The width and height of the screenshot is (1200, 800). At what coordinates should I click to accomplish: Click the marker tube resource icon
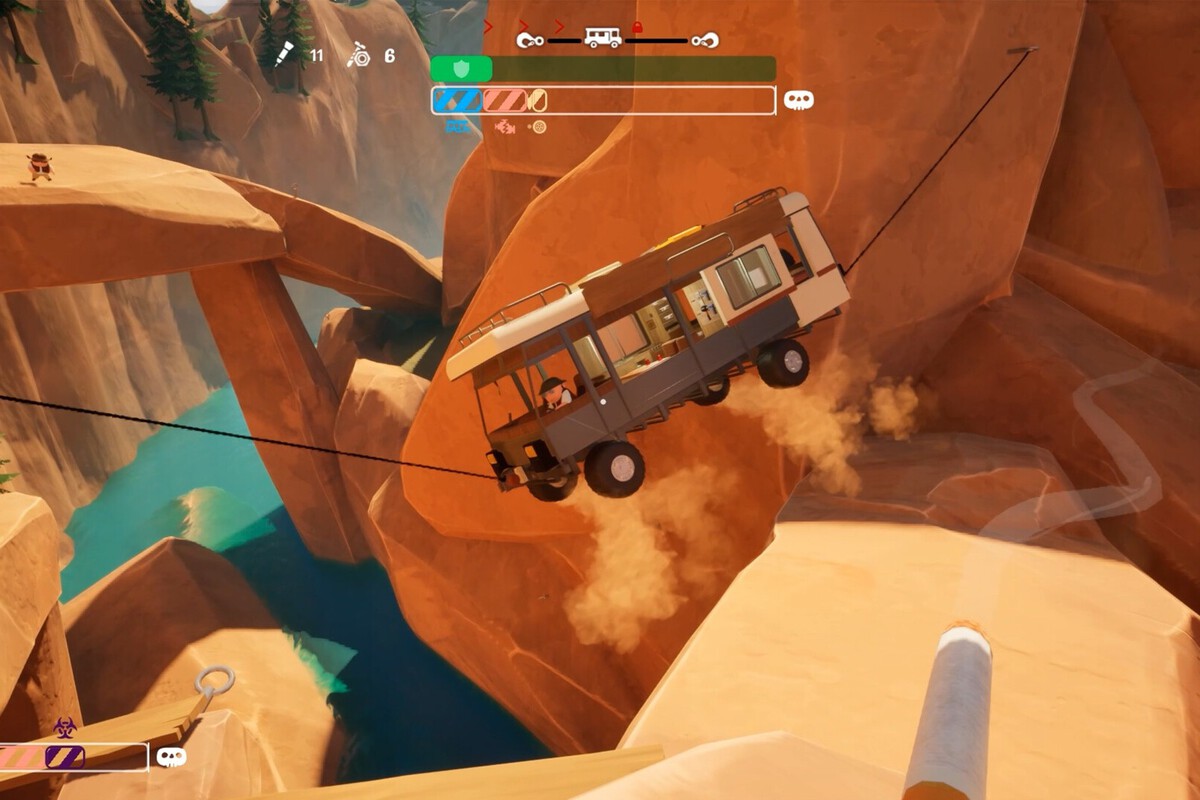coord(283,54)
